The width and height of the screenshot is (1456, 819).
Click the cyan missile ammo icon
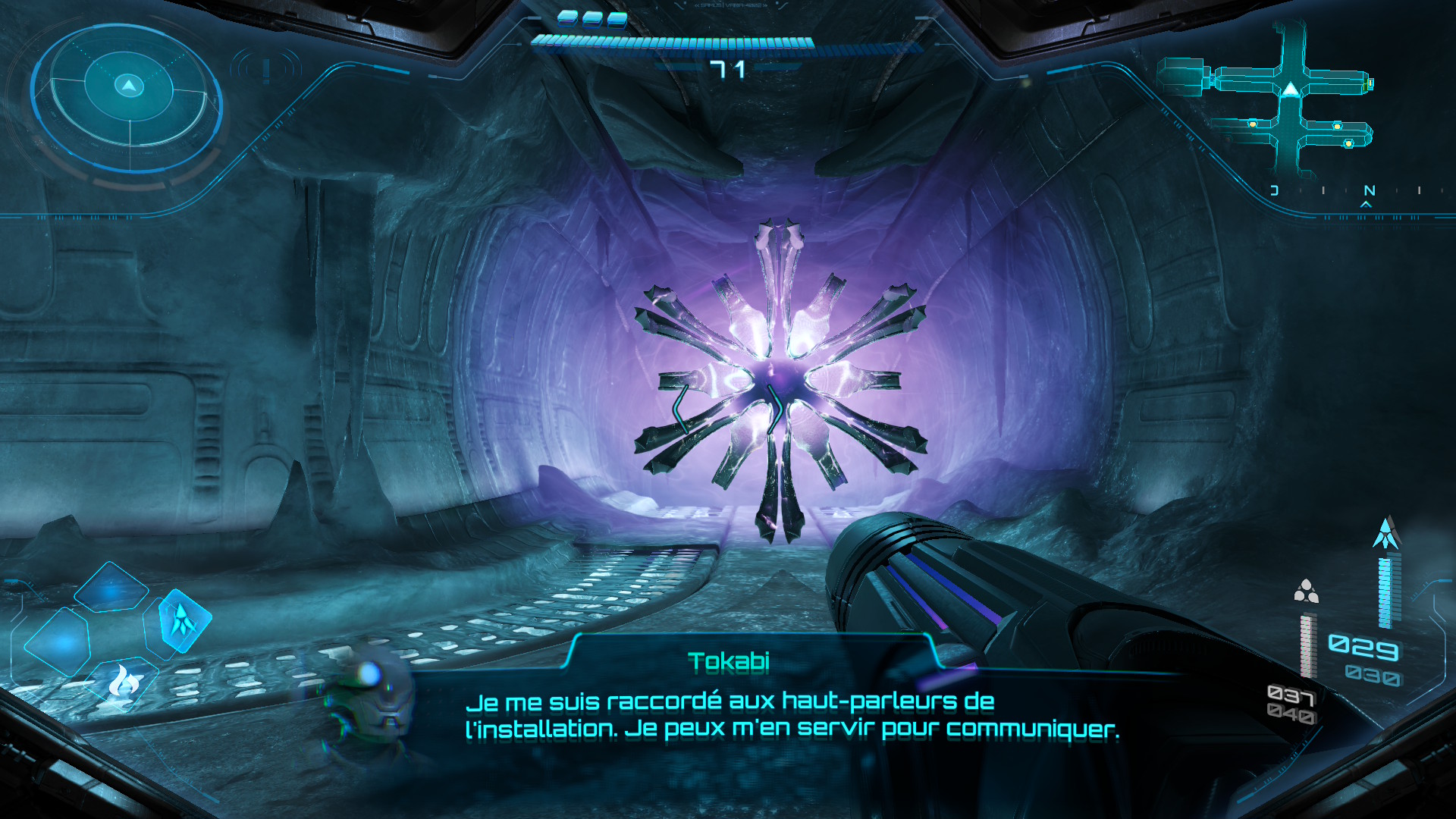(x=1386, y=534)
